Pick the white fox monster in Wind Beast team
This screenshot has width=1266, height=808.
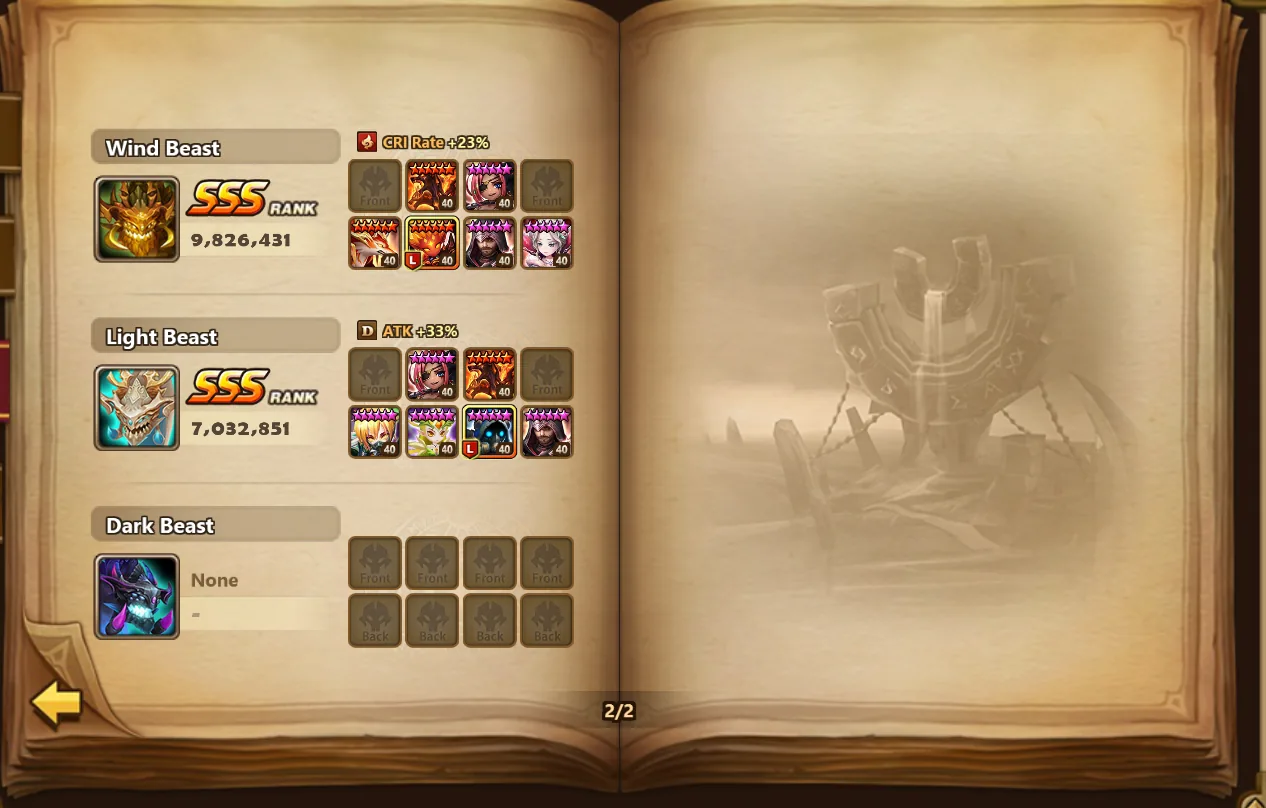pyautogui.click(x=375, y=243)
